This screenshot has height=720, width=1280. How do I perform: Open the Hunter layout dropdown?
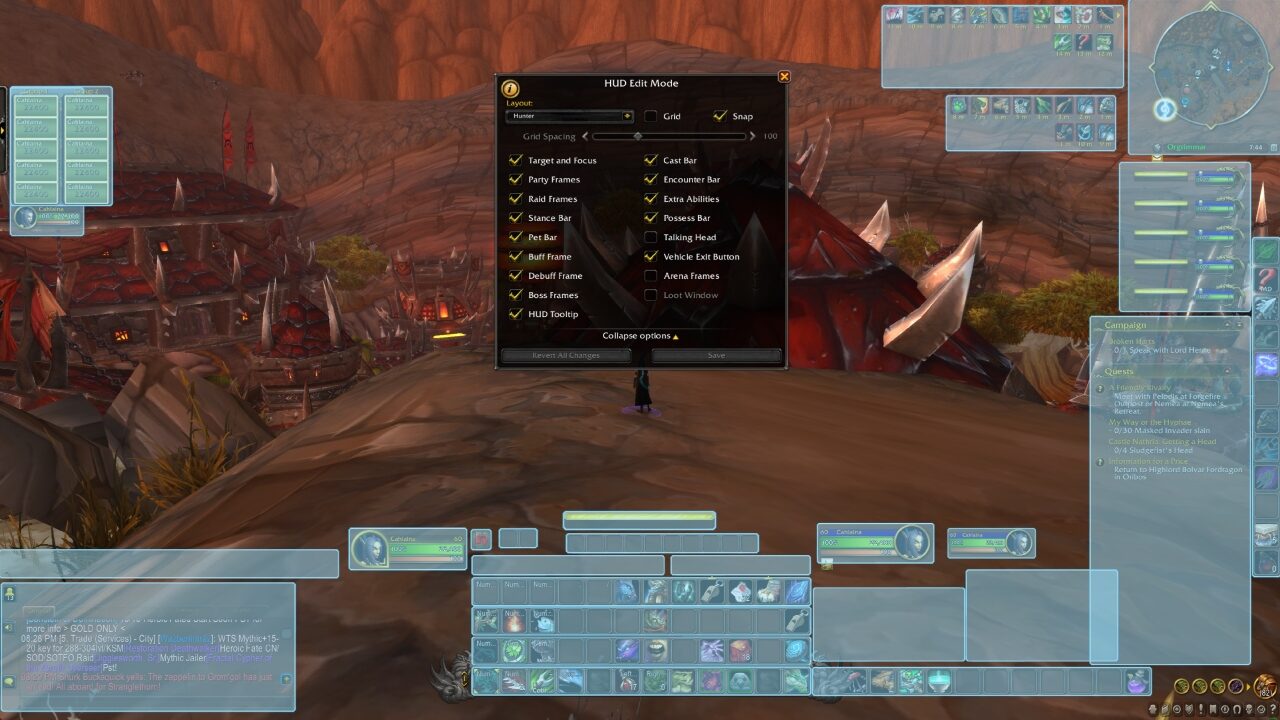tap(570, 116)
